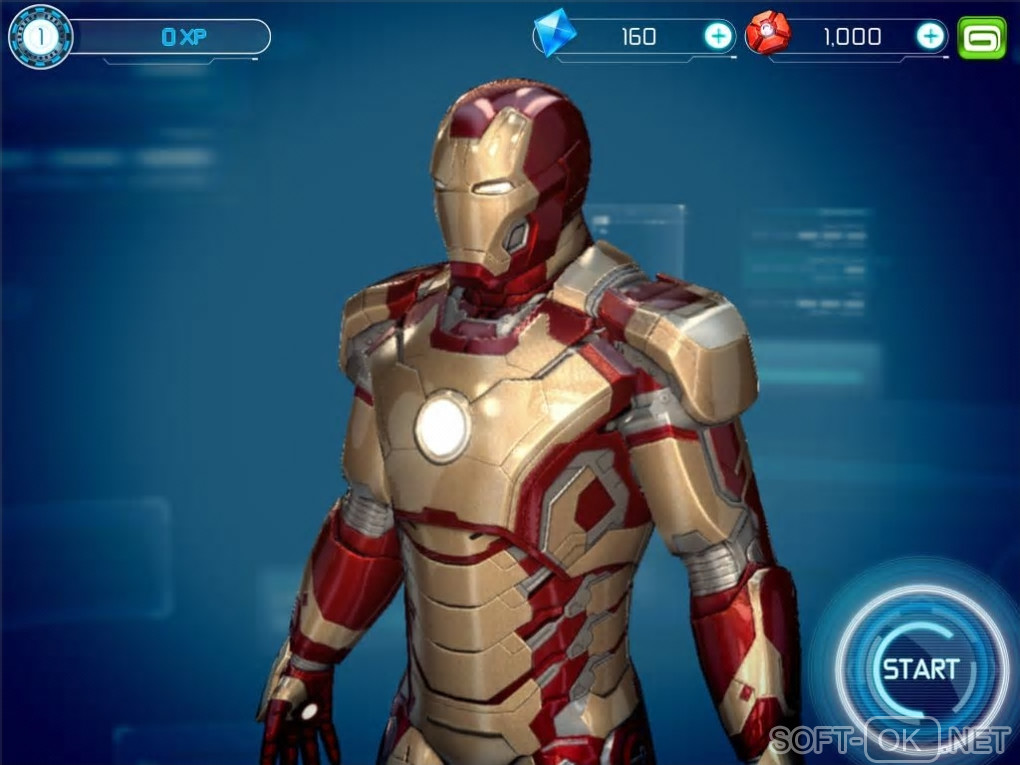The height and width of the screenshot is (765, 1020).
Task: Tap the circular START button
Action: pos(920,669)
